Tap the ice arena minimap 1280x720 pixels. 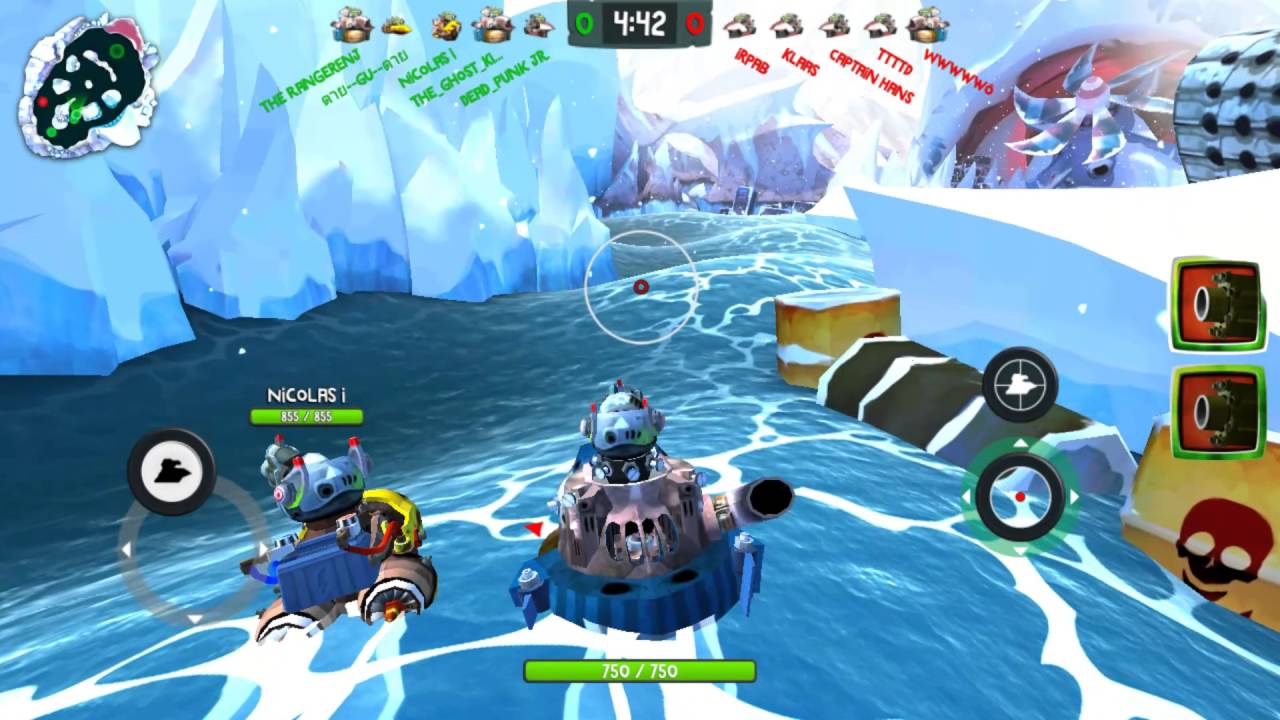click(x=88, y=90)
